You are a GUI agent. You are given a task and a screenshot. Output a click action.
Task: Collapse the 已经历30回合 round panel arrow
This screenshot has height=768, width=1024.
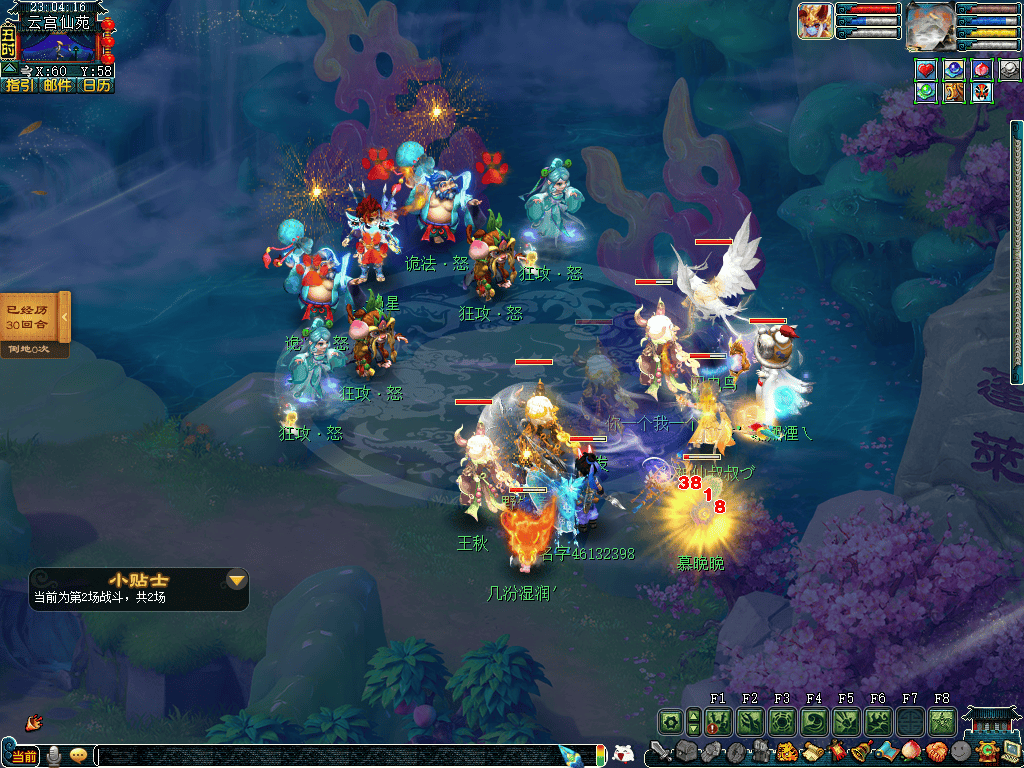(65, 317)
